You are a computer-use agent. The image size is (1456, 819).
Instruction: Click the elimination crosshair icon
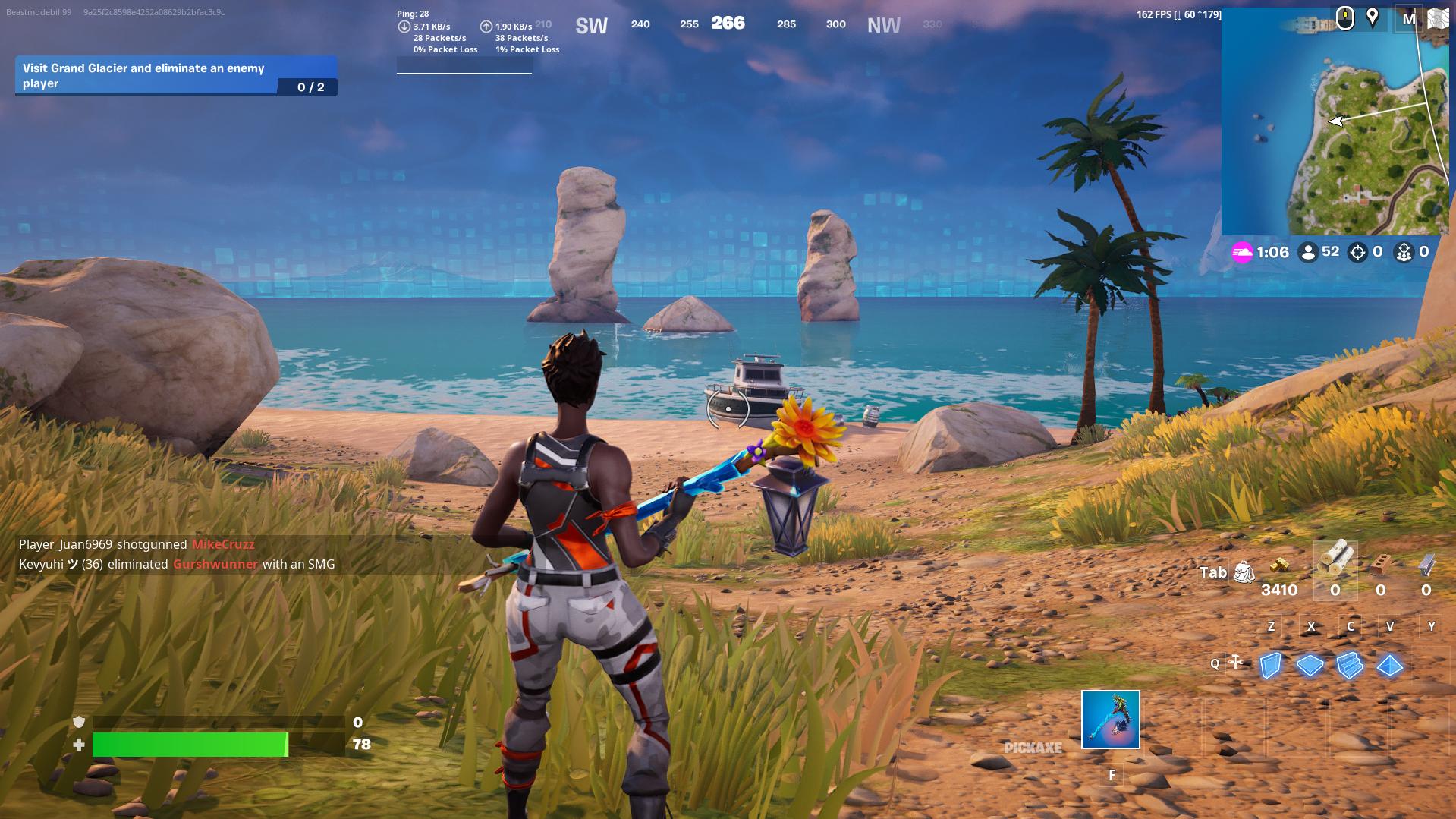[x=1357, y=252]
